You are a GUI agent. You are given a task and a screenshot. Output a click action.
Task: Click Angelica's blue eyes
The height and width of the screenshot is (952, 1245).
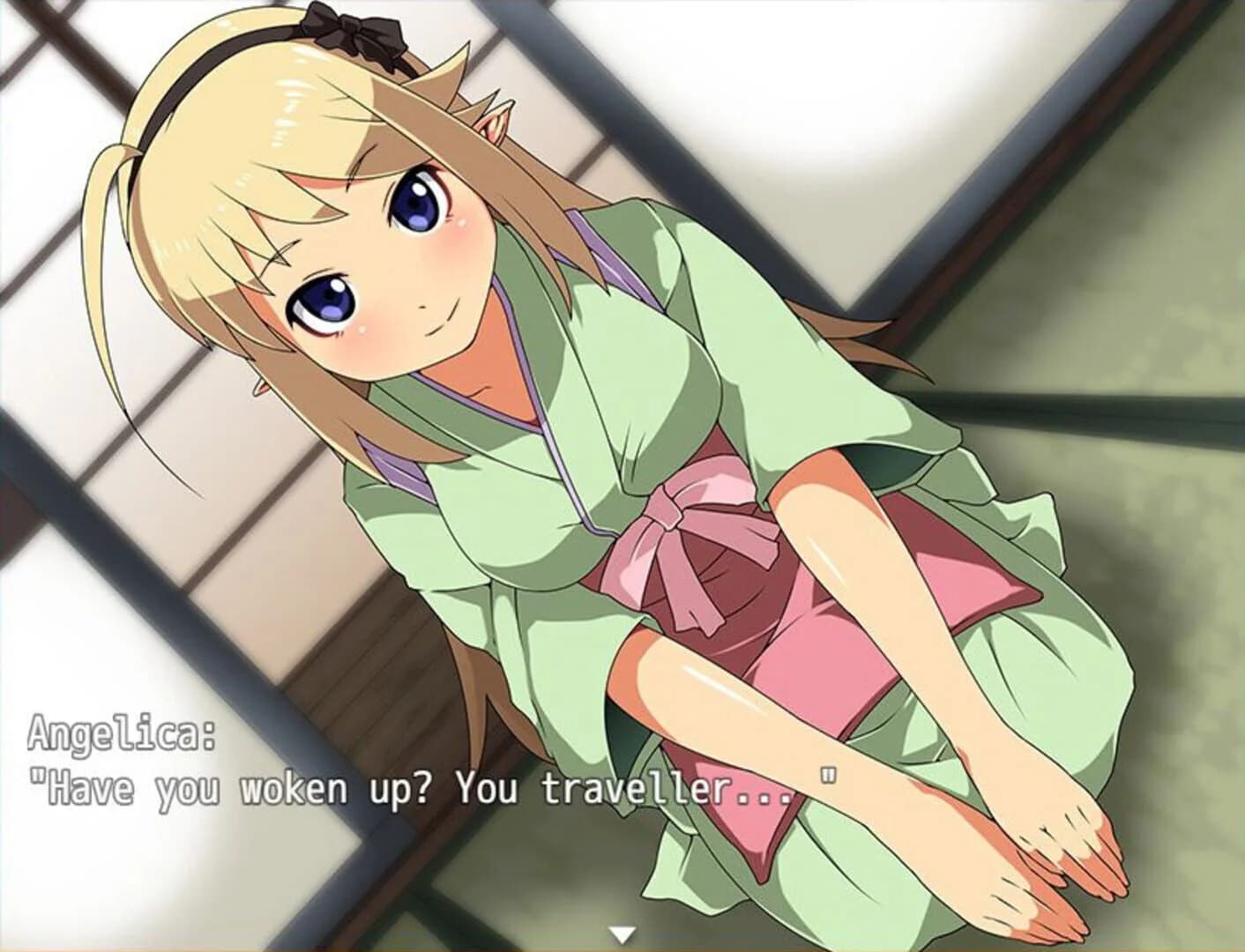click(x=414, y=203)
